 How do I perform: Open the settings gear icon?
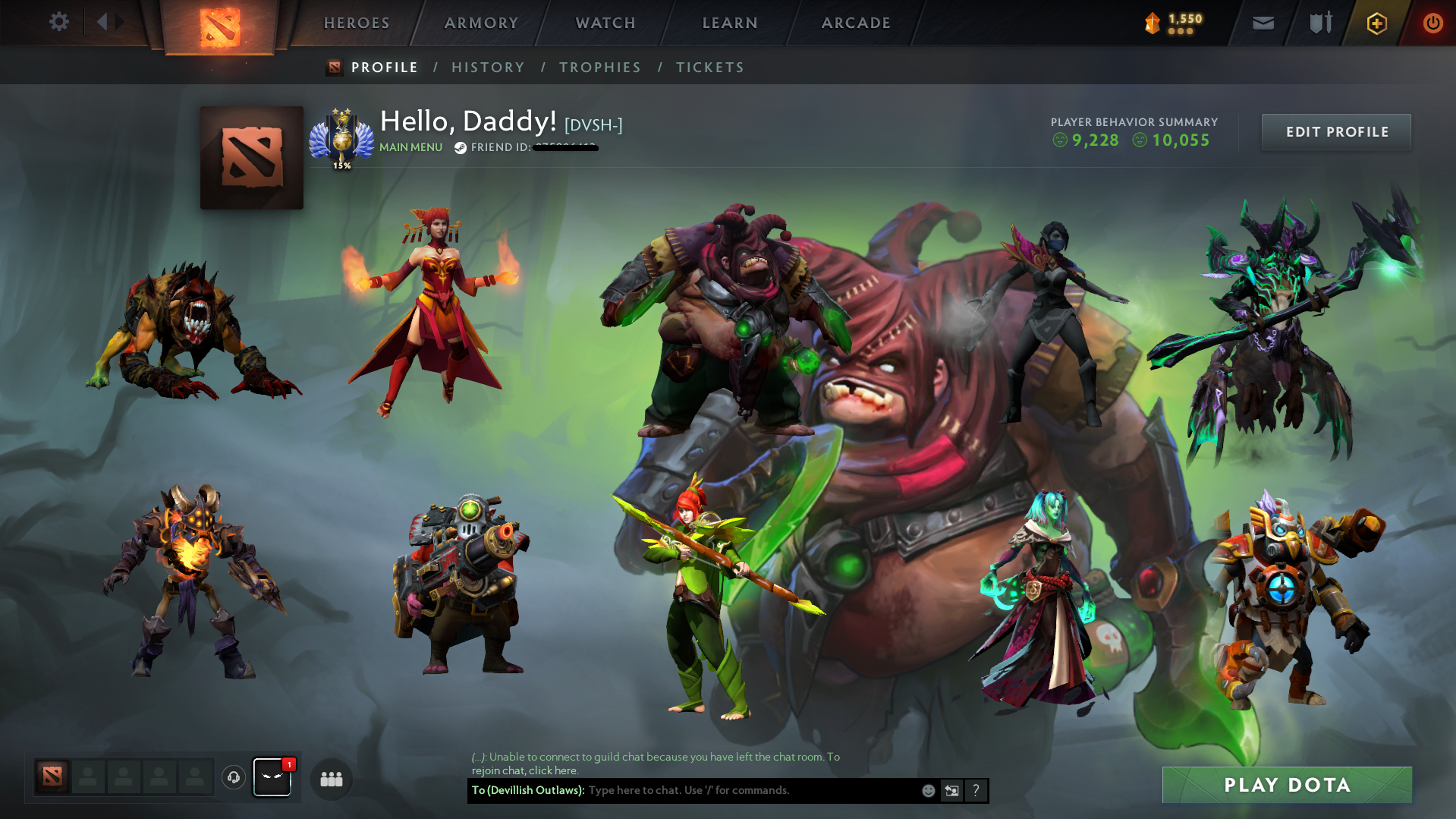click(59, 22)
